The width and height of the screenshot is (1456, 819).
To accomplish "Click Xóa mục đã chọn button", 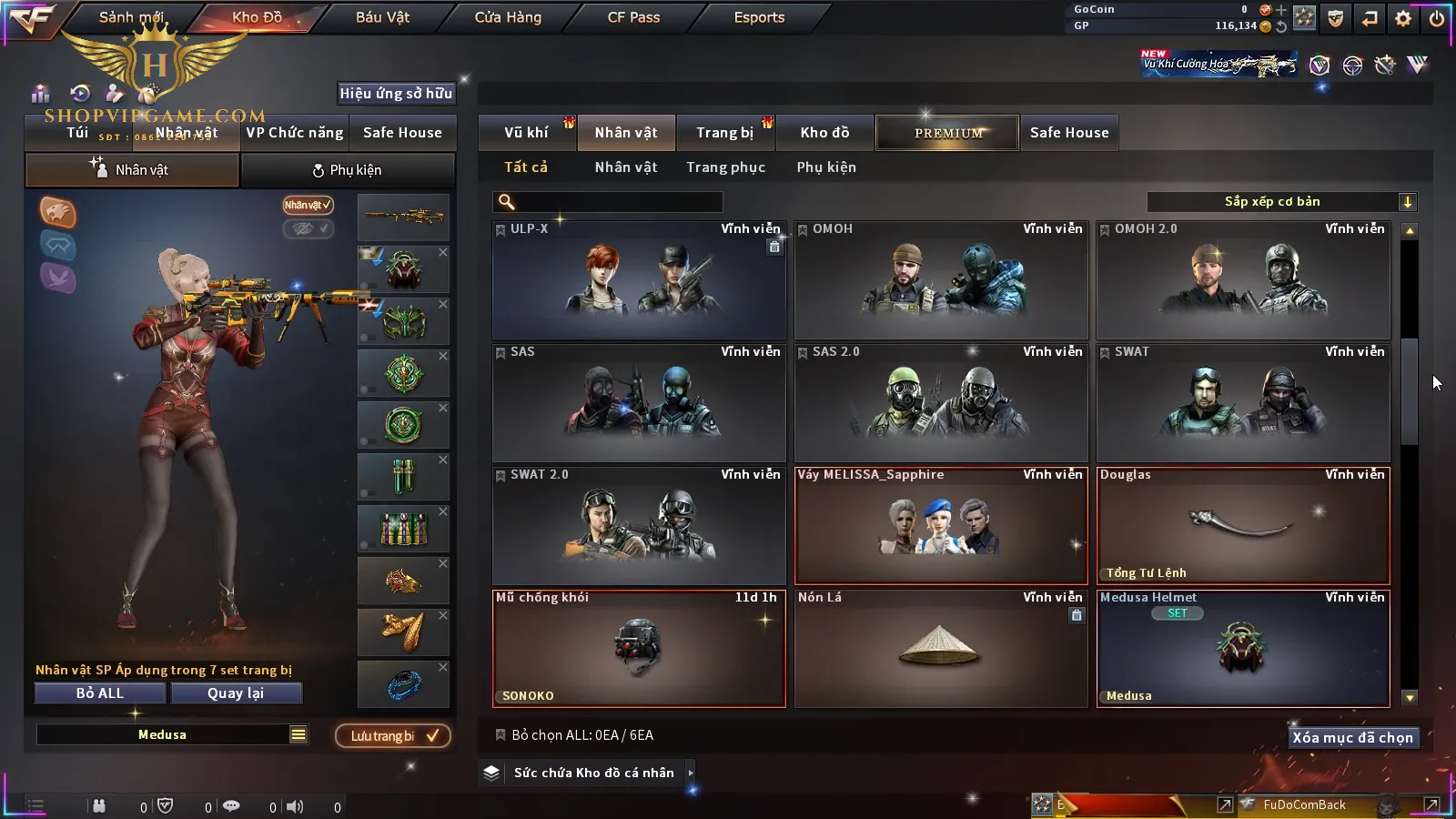I will click(x=1352, y=738).
